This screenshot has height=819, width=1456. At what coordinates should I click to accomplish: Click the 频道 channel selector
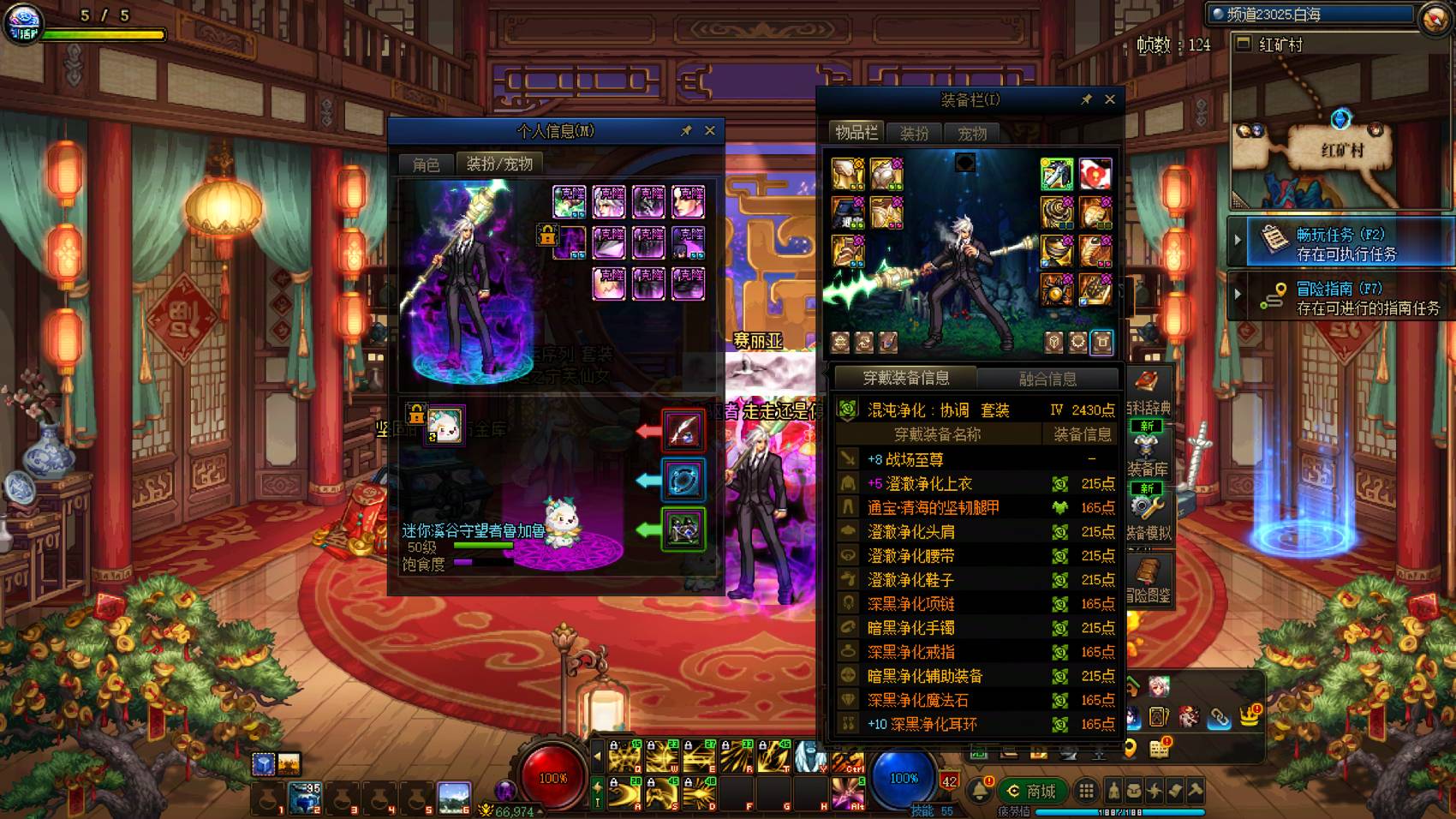1311,15
